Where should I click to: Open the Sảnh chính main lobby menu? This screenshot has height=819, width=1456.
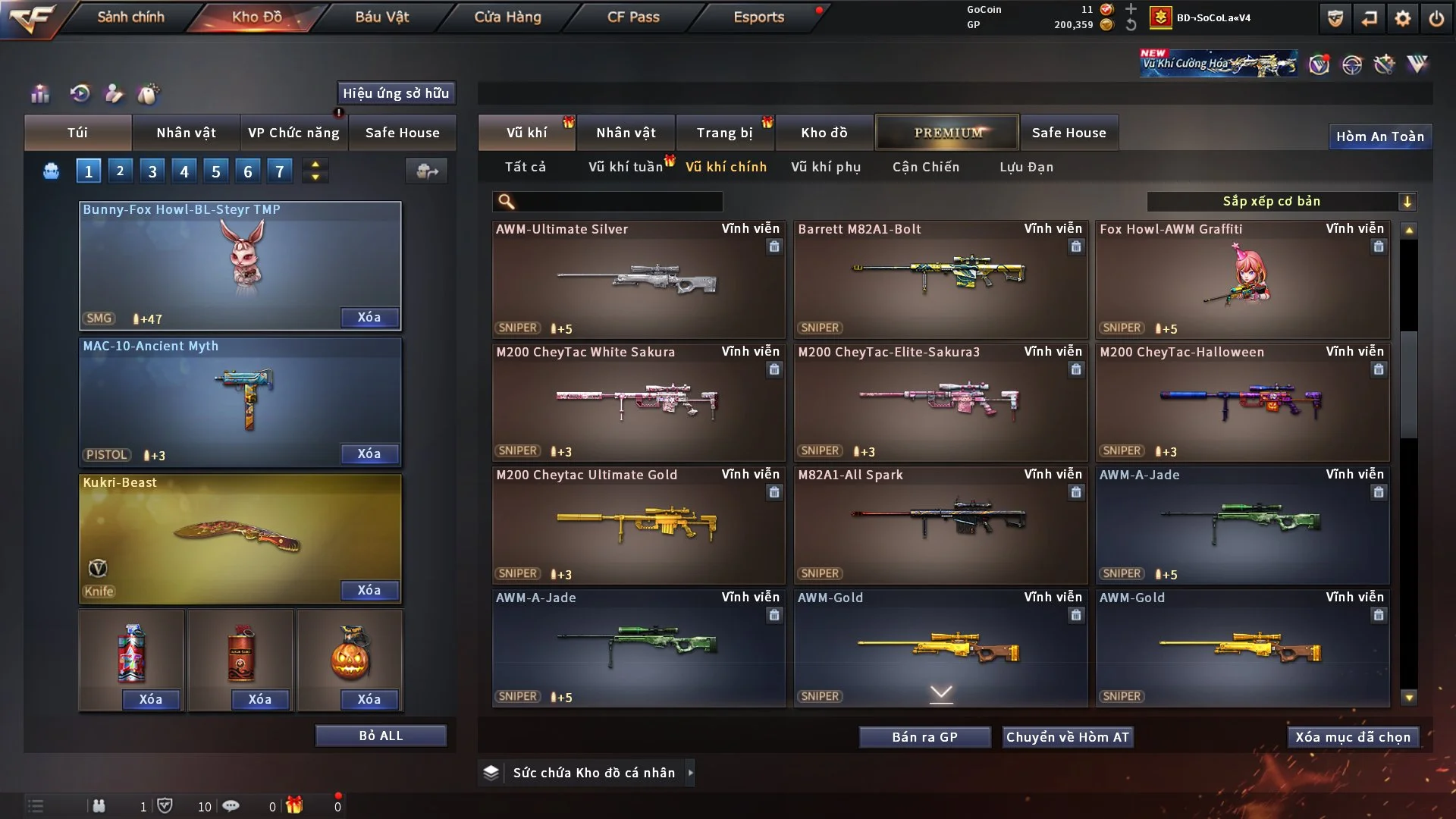coord(130,17)
